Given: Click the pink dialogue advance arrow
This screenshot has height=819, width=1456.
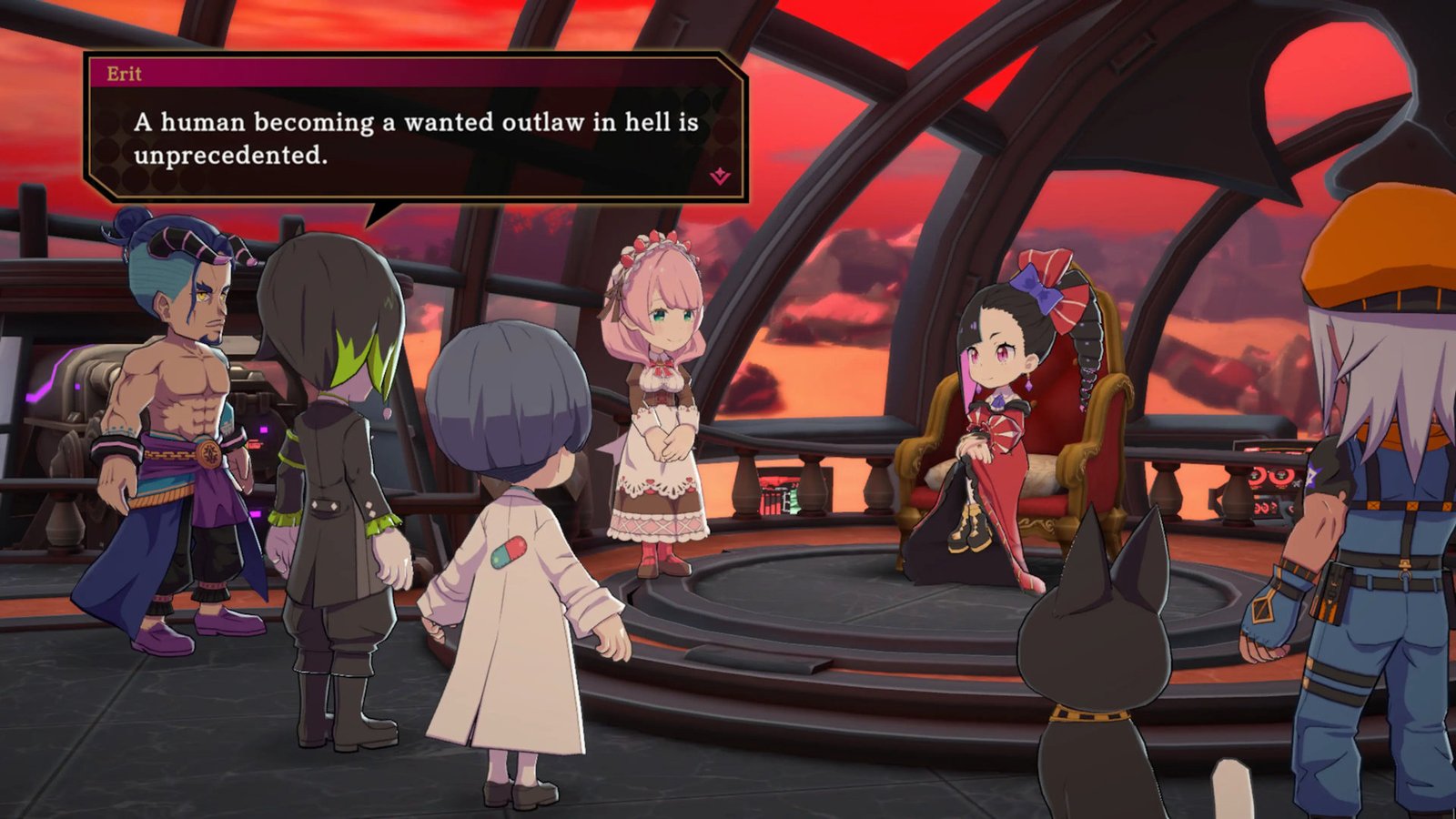Looking at the screenshot, I should (720, 176).
